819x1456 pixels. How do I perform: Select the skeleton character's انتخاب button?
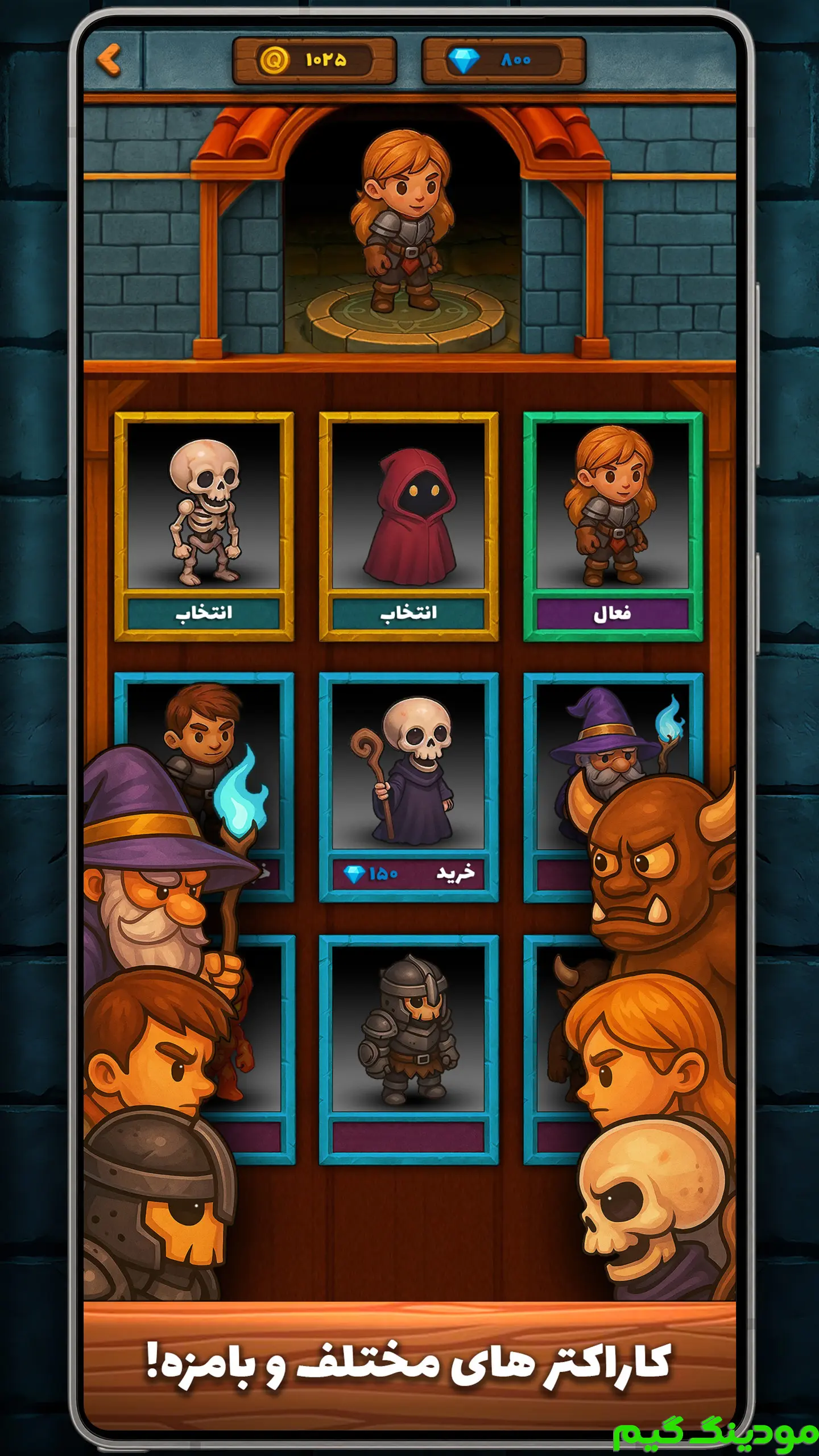pyautogui.click(x=204, y=613)
